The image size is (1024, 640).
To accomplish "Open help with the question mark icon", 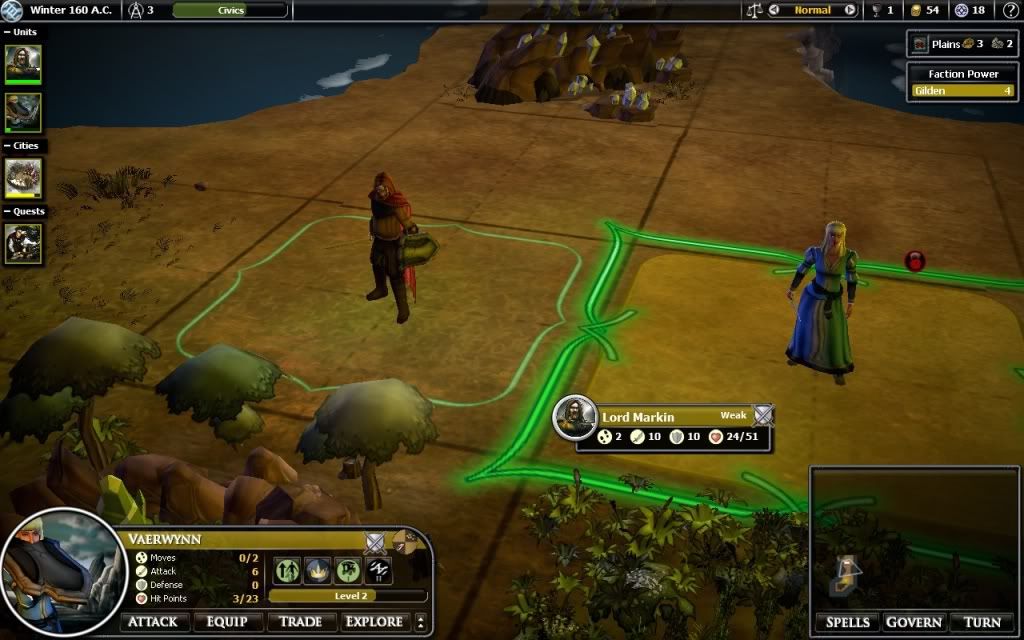I will [1010, 10].
